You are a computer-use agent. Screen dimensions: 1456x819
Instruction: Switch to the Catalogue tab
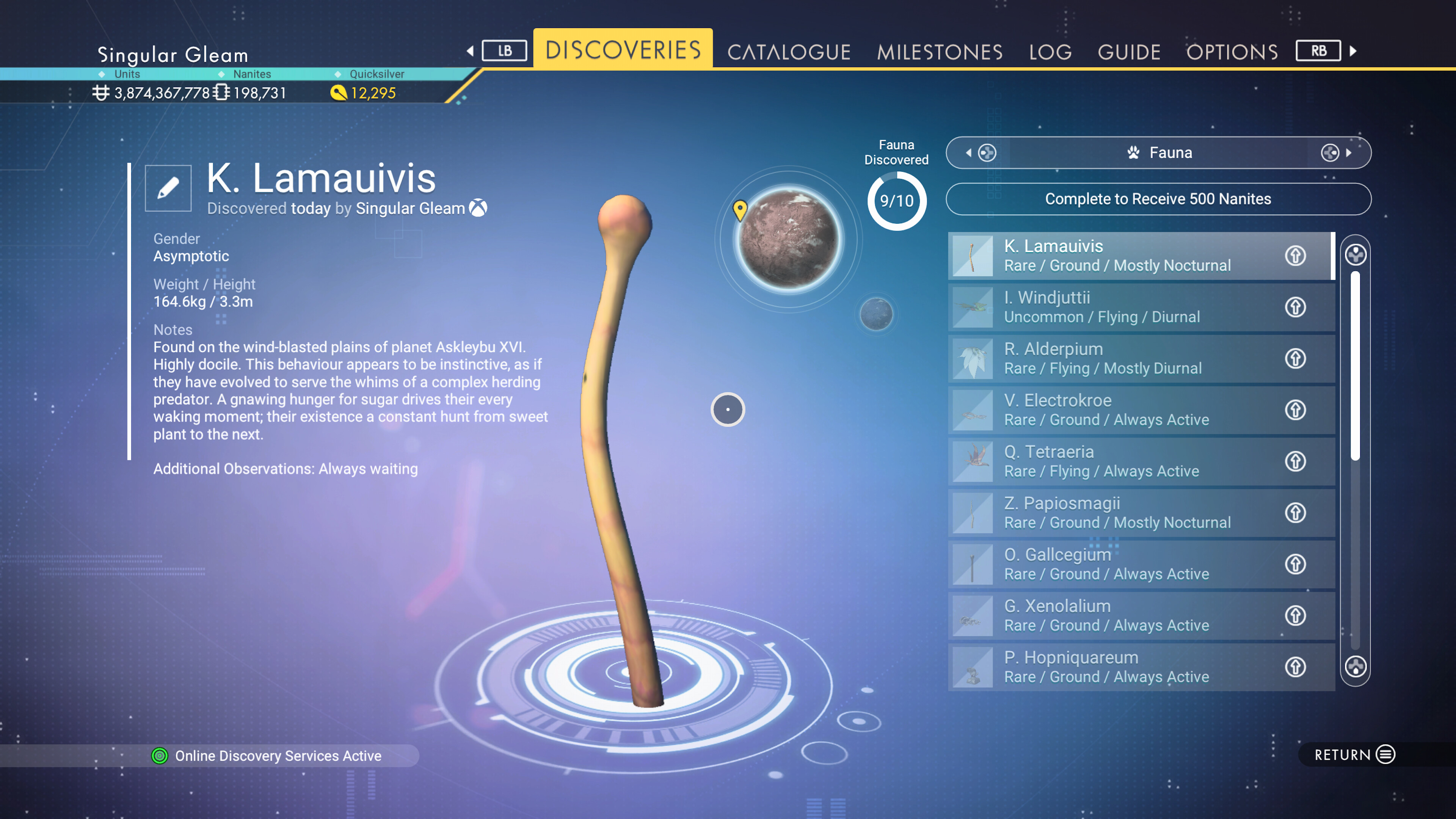click(x=789, y=52)
